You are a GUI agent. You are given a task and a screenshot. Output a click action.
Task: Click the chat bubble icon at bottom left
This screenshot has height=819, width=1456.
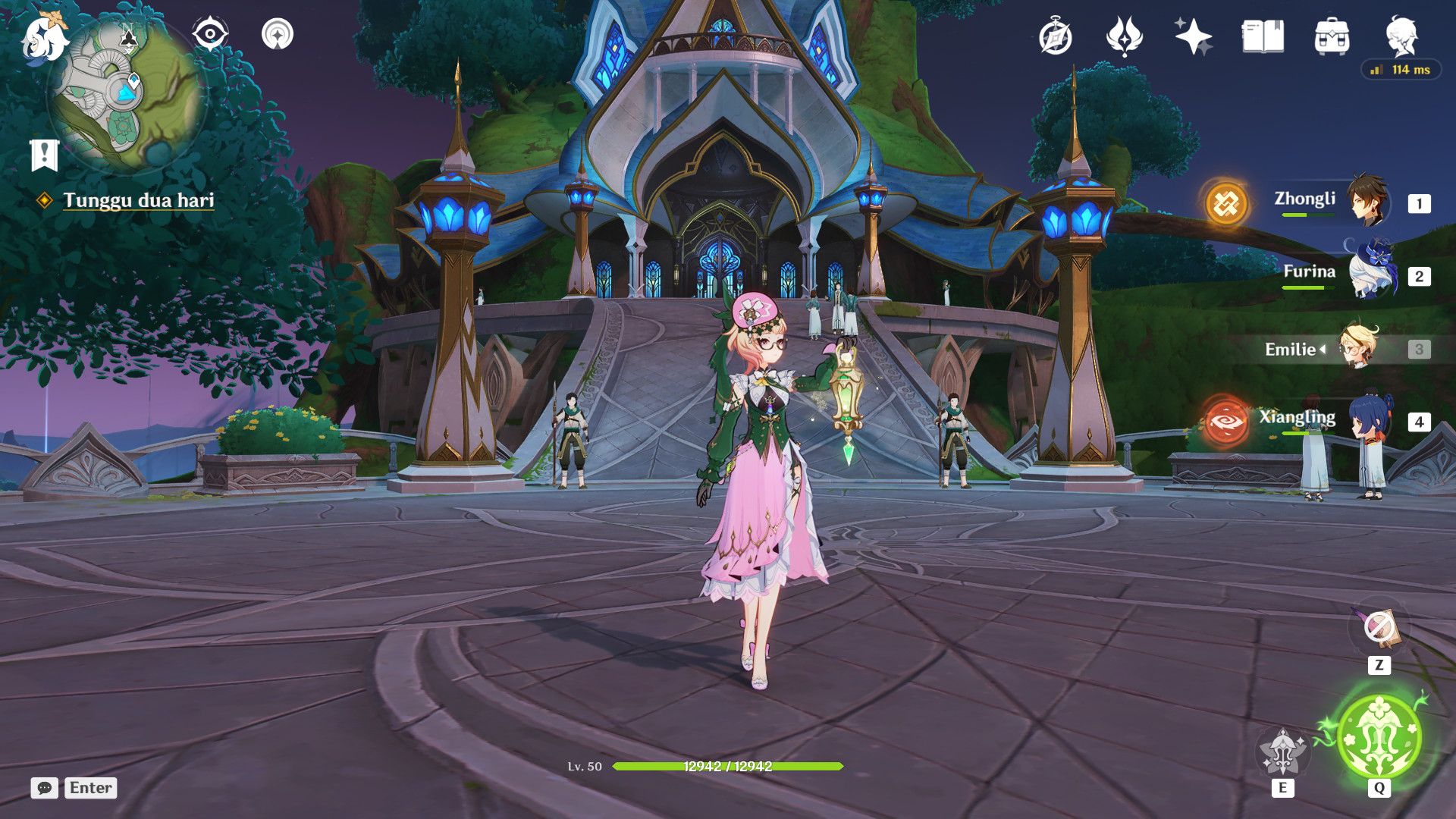[43, 789]
